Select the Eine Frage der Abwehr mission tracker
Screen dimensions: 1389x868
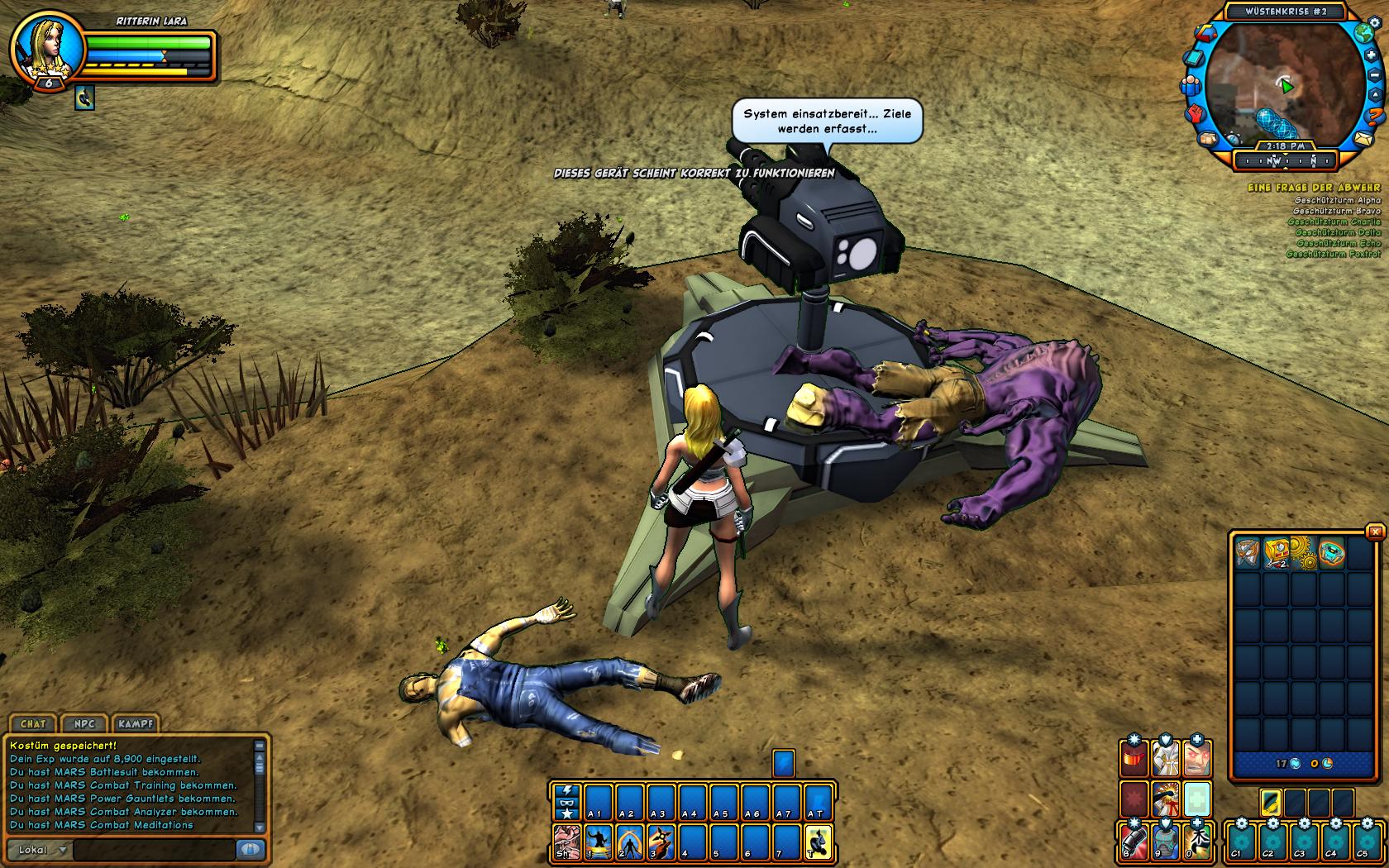point(1313,188)
